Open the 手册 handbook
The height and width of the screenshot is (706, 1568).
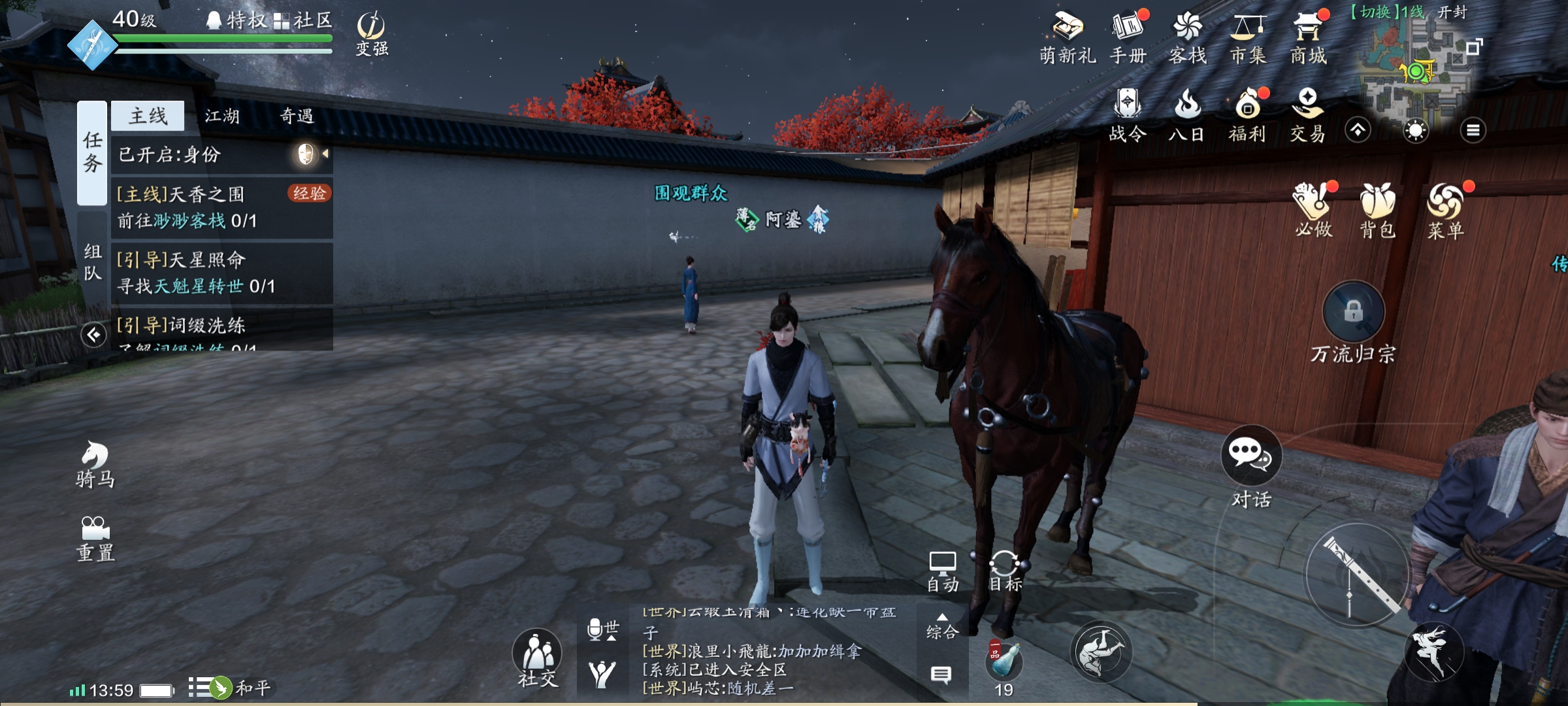1128,38
